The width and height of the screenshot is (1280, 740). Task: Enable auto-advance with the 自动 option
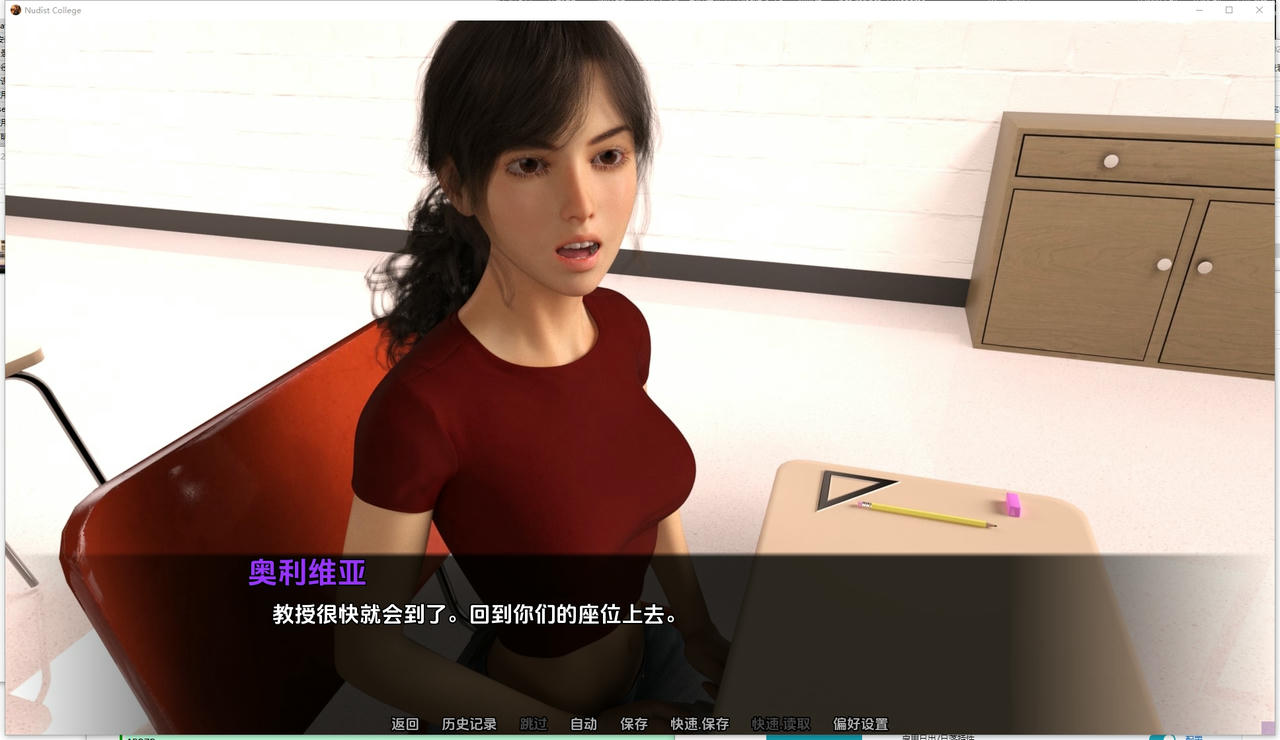tap(583, 723)
